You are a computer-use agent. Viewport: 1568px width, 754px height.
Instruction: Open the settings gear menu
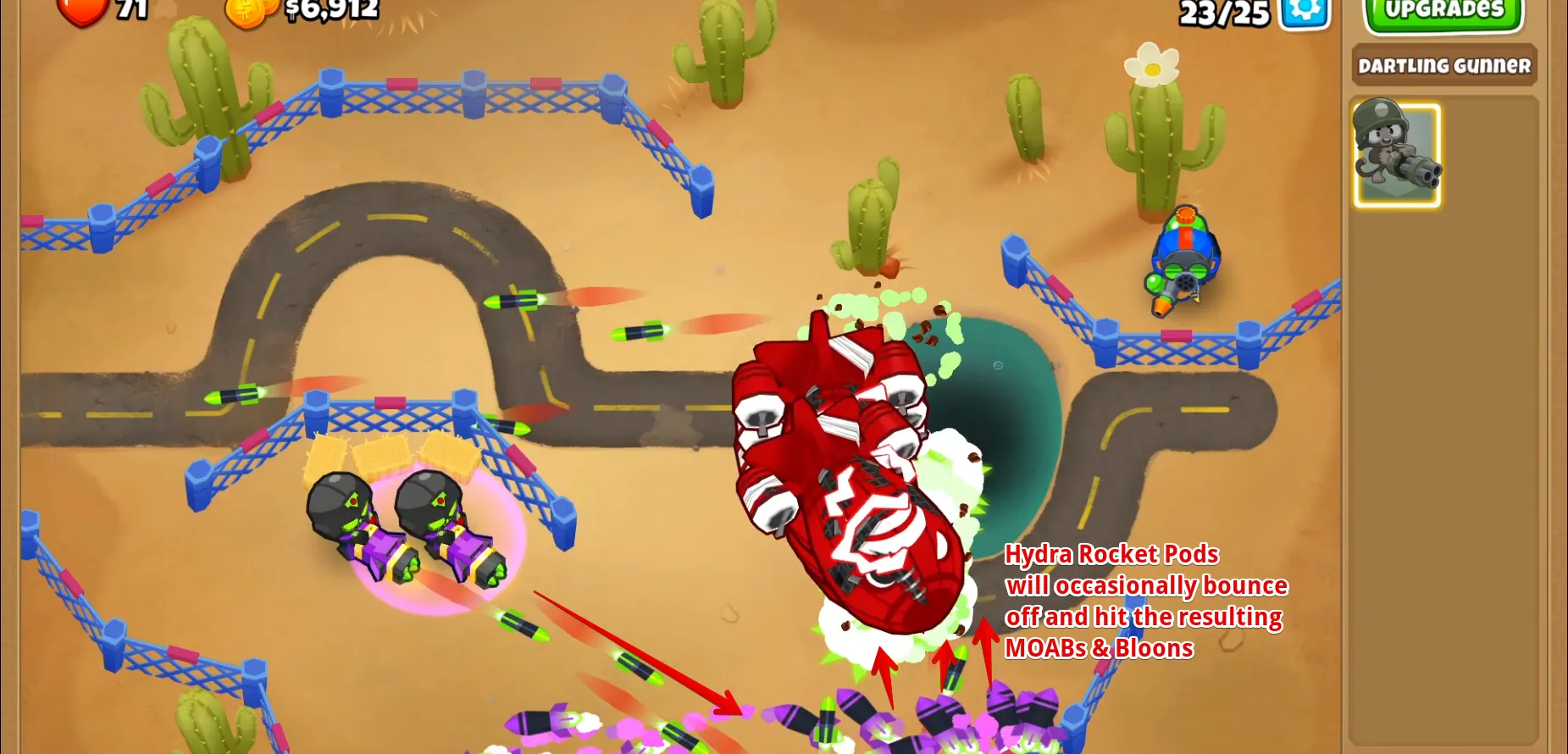pos(1305,12)
